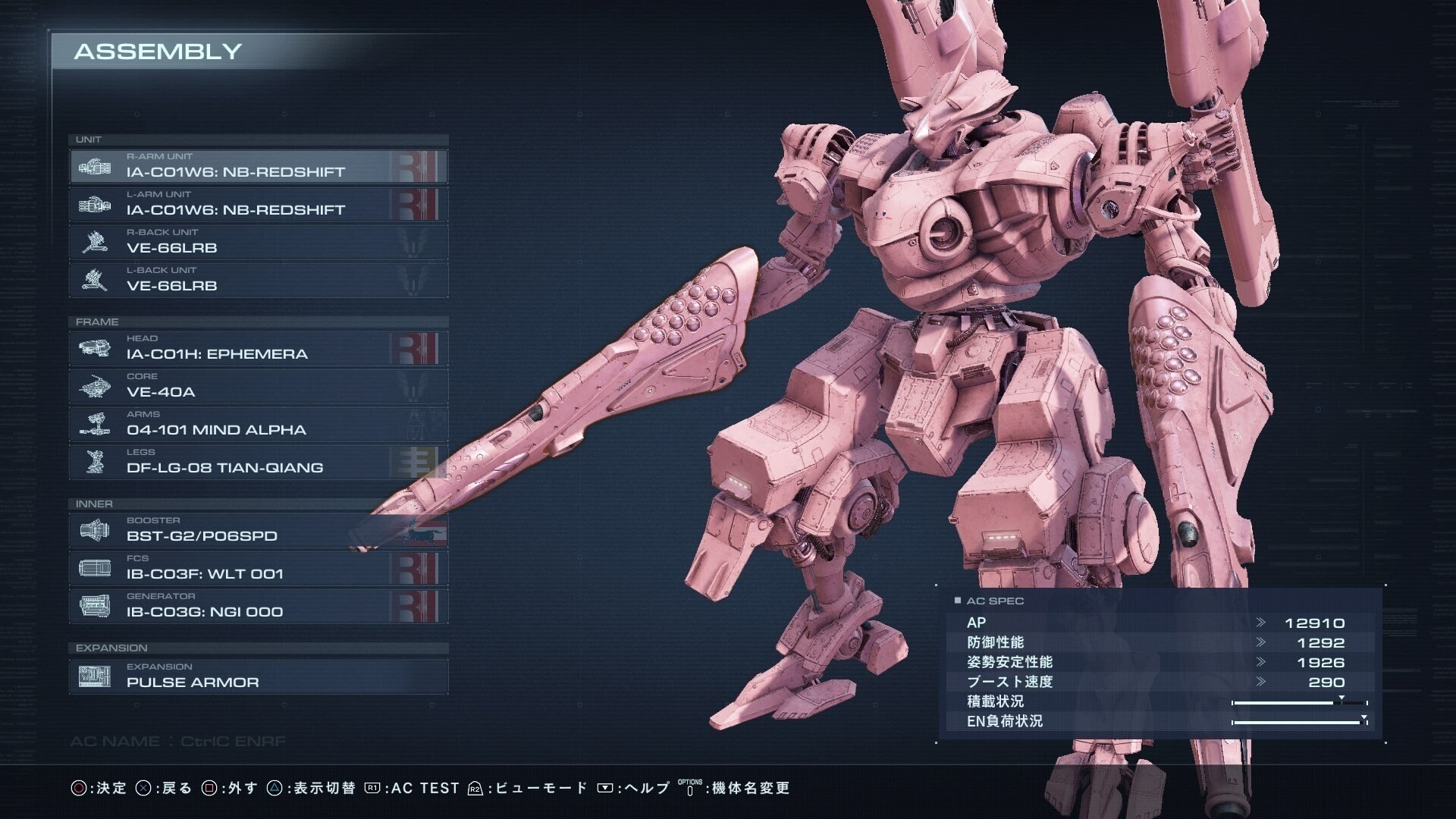The image size is (1456, 819).
Task: Select the ARMS MIND ALPHA icon
Action: 95,423
